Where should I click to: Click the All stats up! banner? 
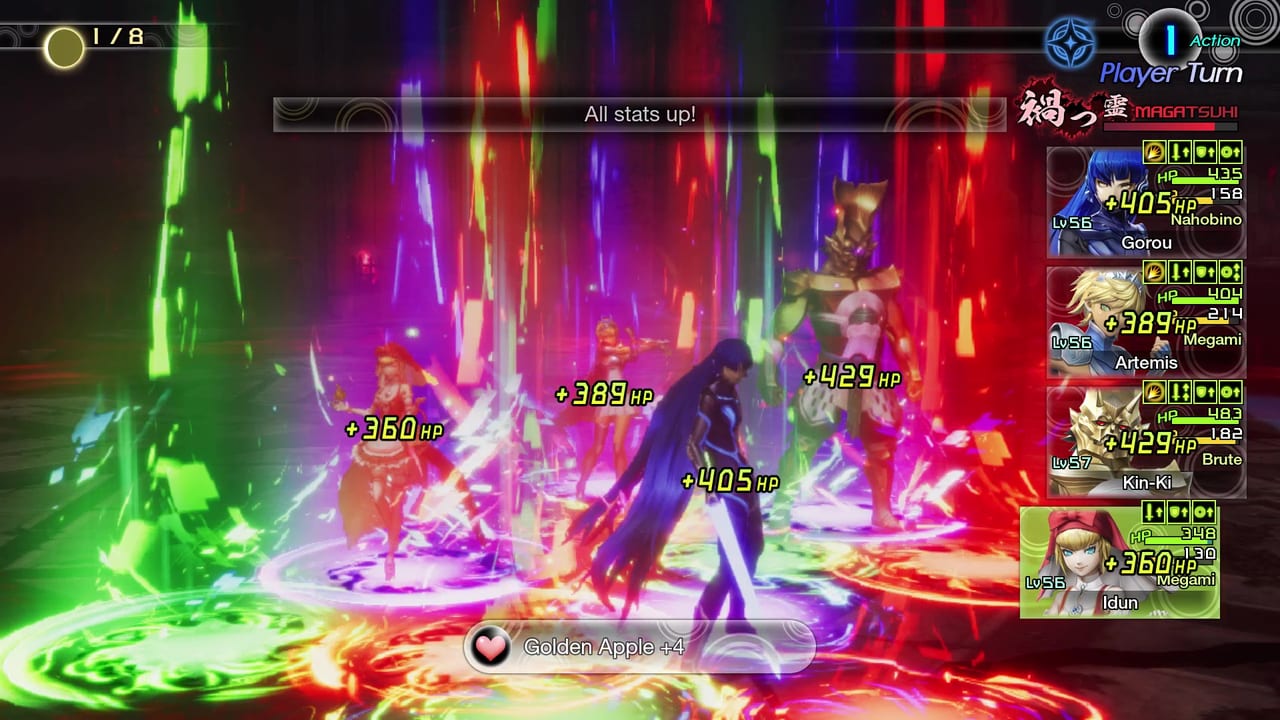pyautogui.click(x=640, y=115)
